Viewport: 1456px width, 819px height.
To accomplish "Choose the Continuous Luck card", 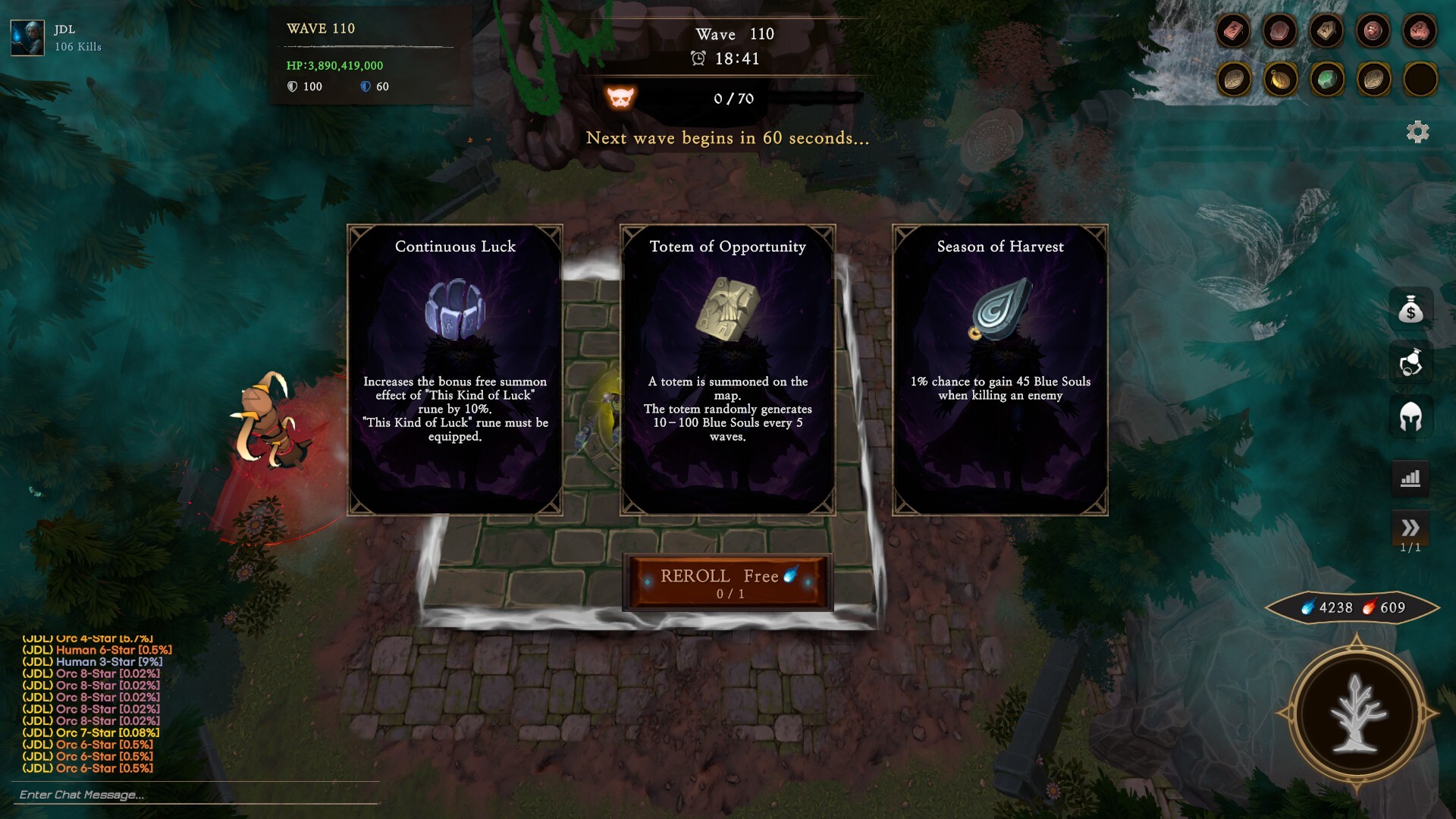I will [x=455, y=370].
